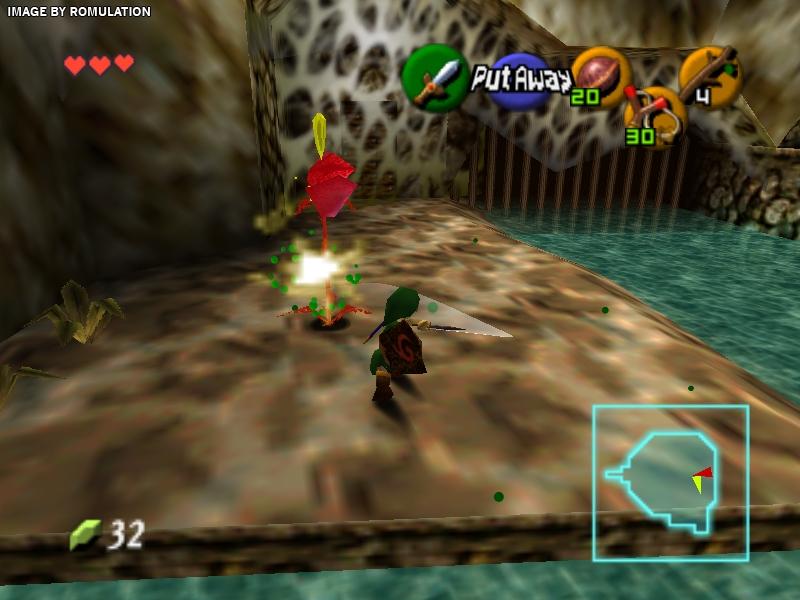800x600 pixels.
Task: Use the Deku Nut item slot
Action: point(600,75)
